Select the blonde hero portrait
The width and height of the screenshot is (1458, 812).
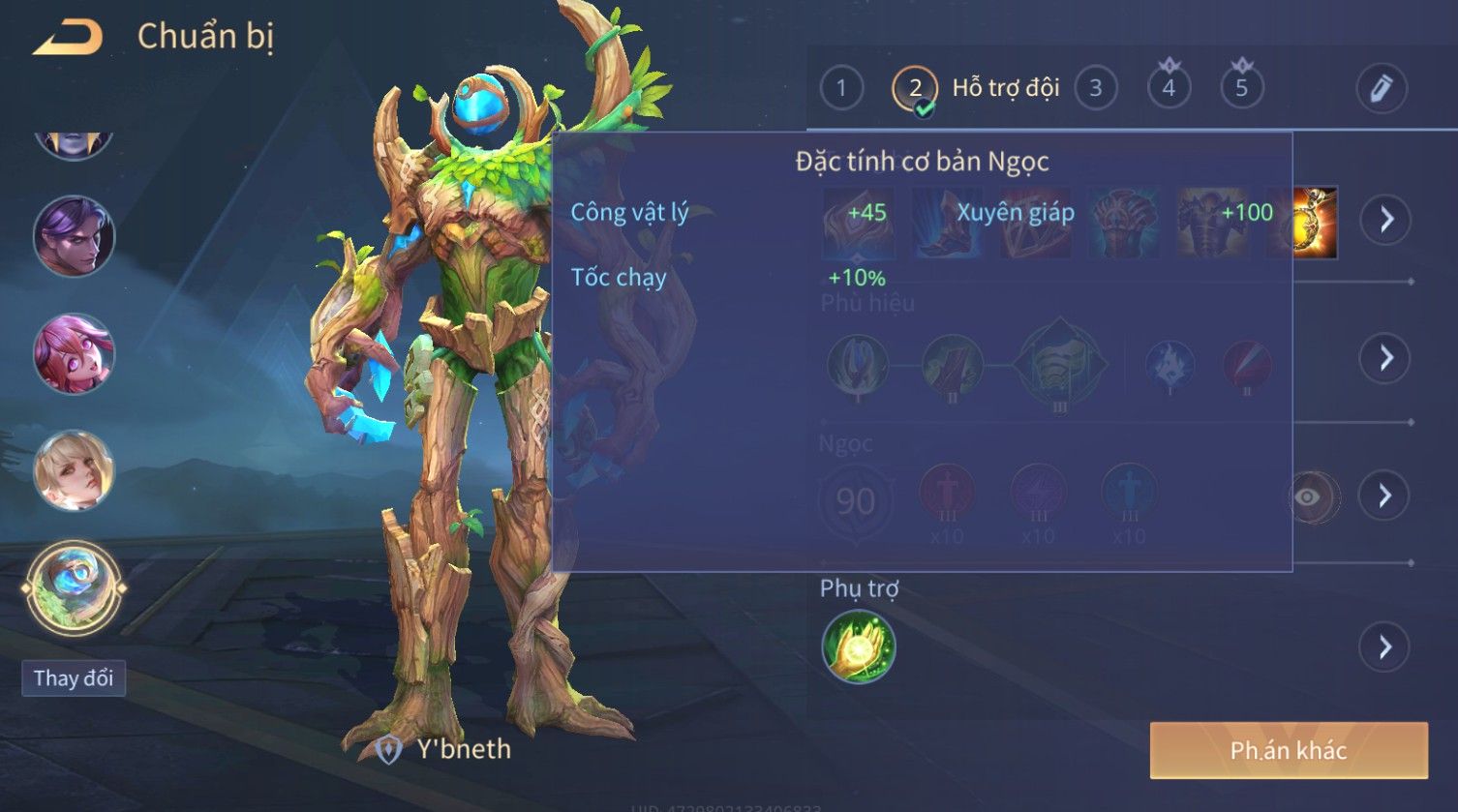pyautogui.click(x=74, y=470)
